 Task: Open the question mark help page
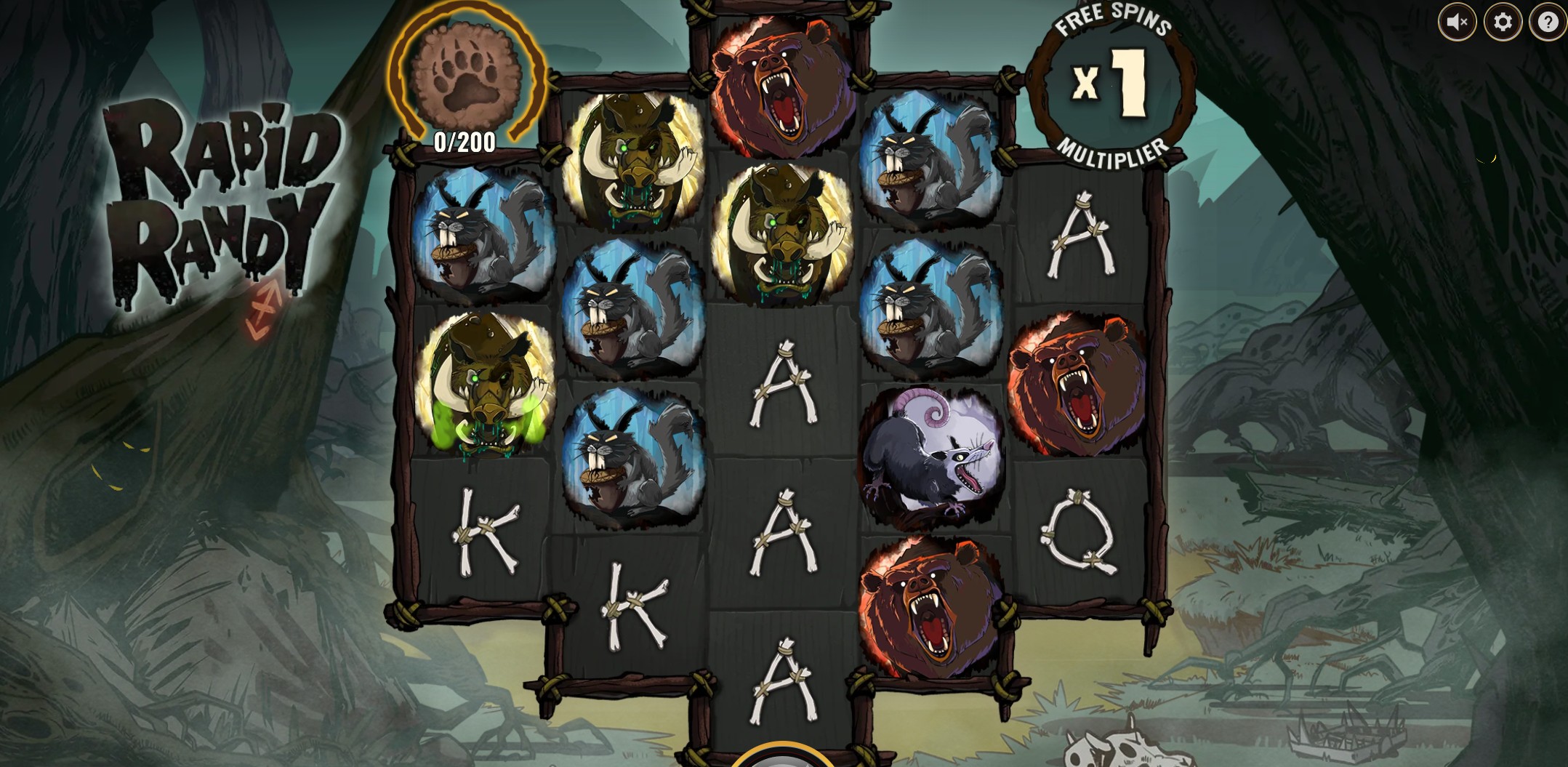[x=1548, y=23]
